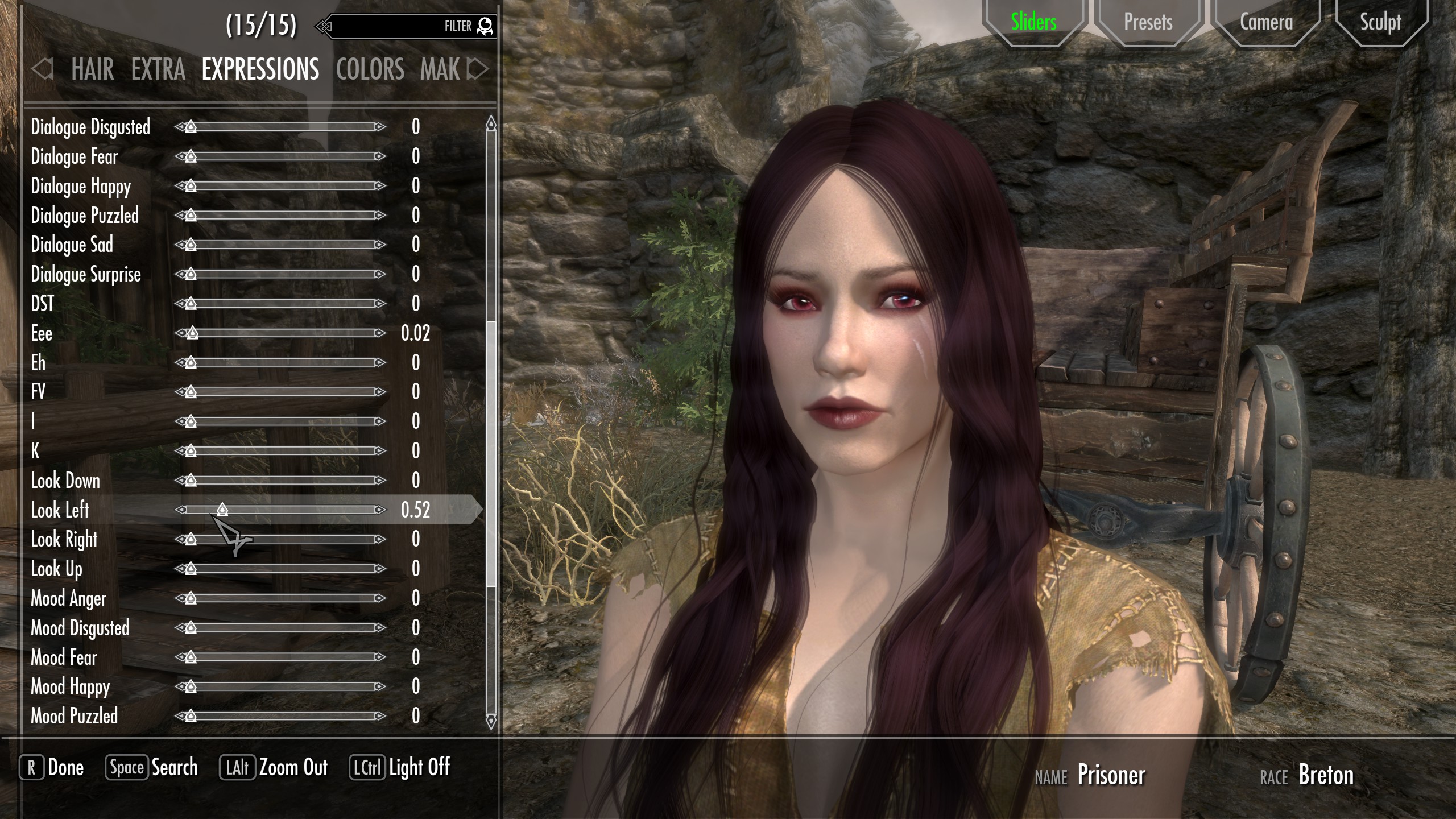Activate the Sliders tab
The height and width of the screenshot is (819, 1456).
pyautogui.click(x=1033, y=23)
